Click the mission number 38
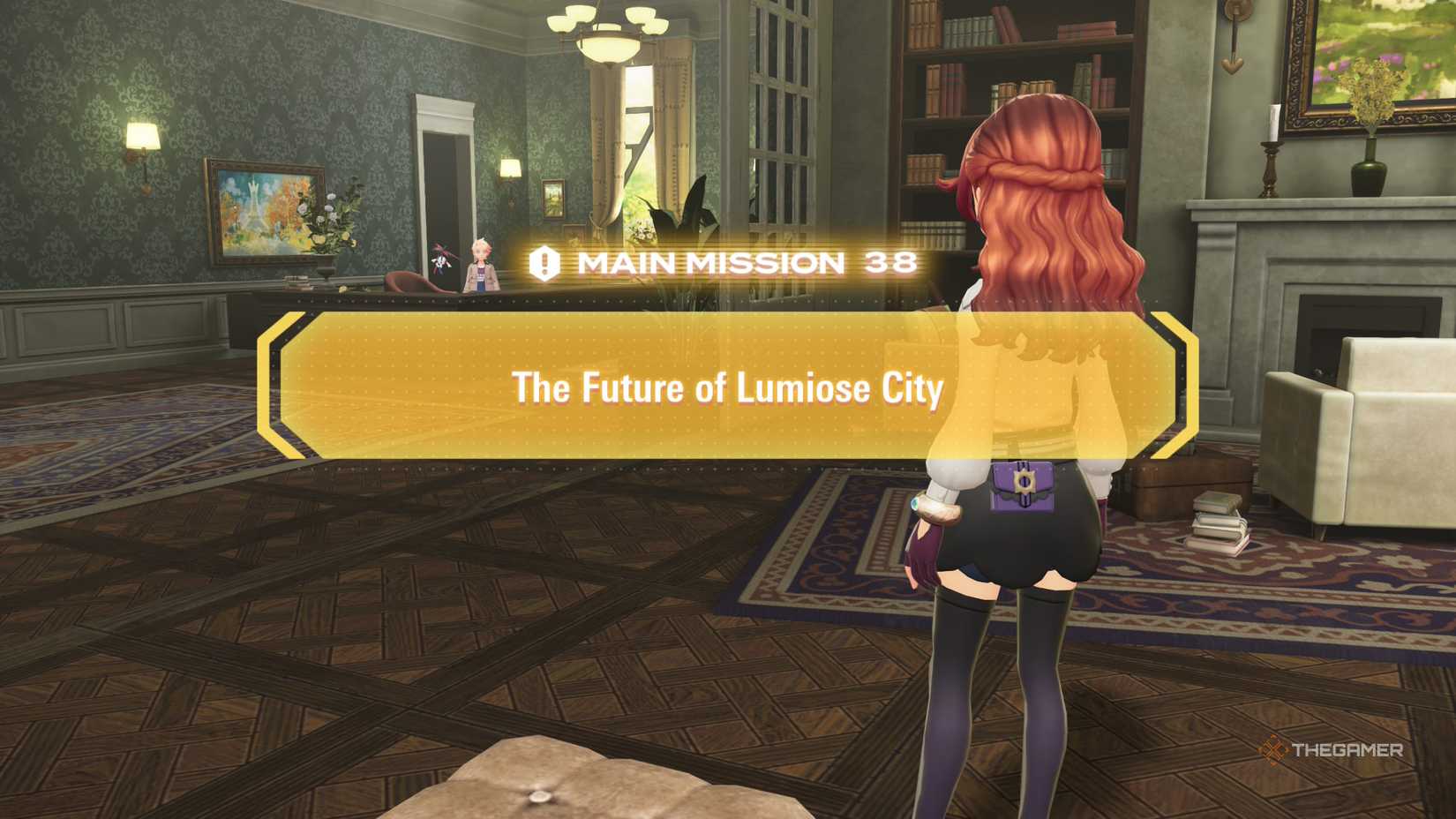This screenshot has height=819, width=1456. point(891,262)
